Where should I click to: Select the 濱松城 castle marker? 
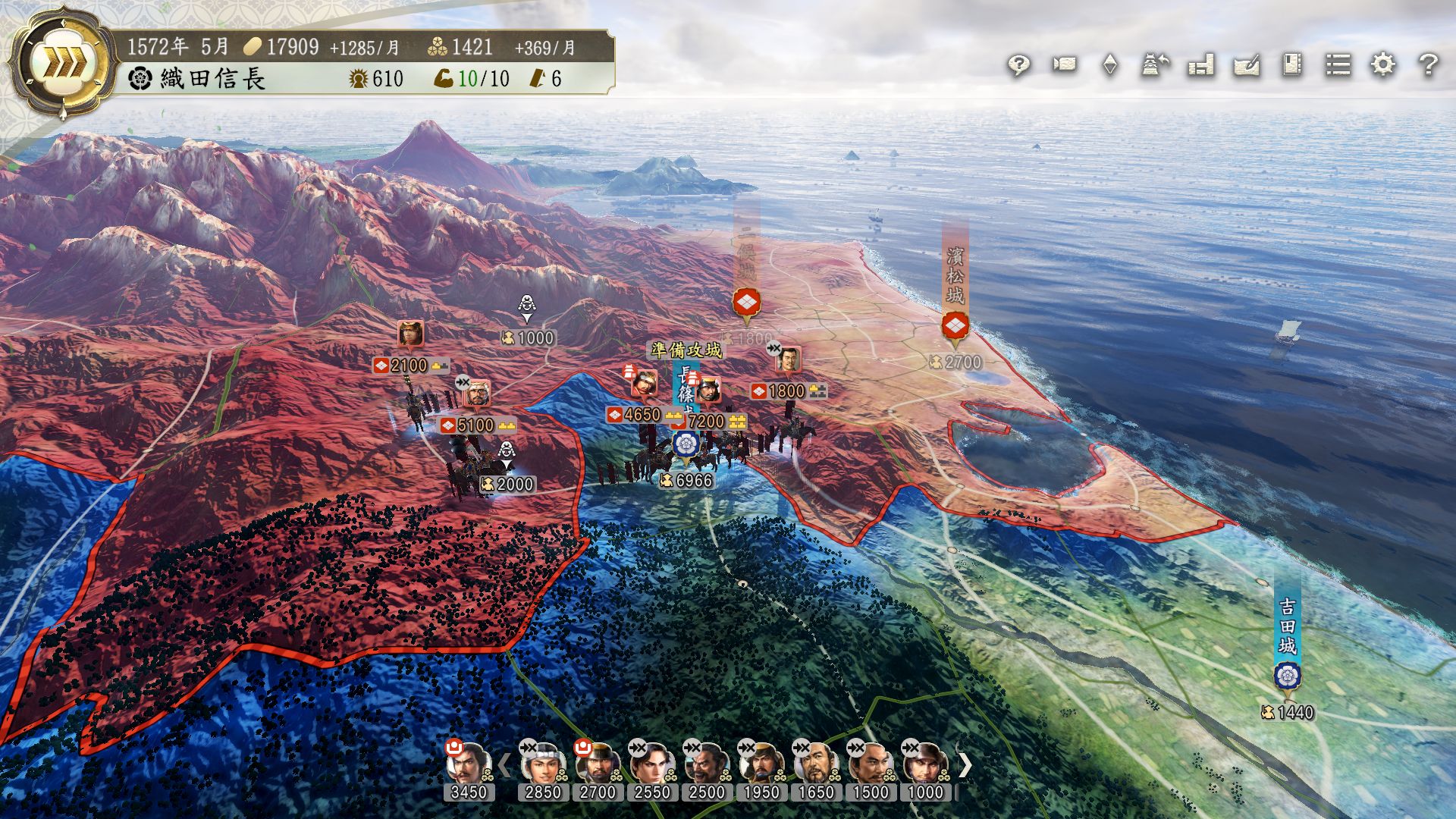[x=955, y=327]
